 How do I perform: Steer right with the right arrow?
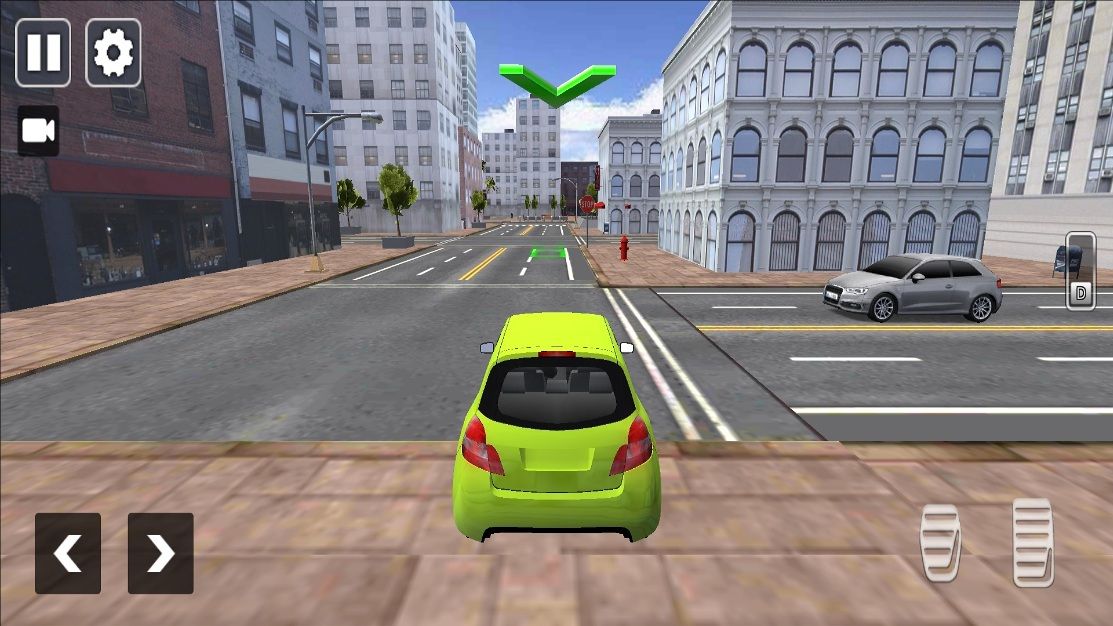[x=160, y=553]
